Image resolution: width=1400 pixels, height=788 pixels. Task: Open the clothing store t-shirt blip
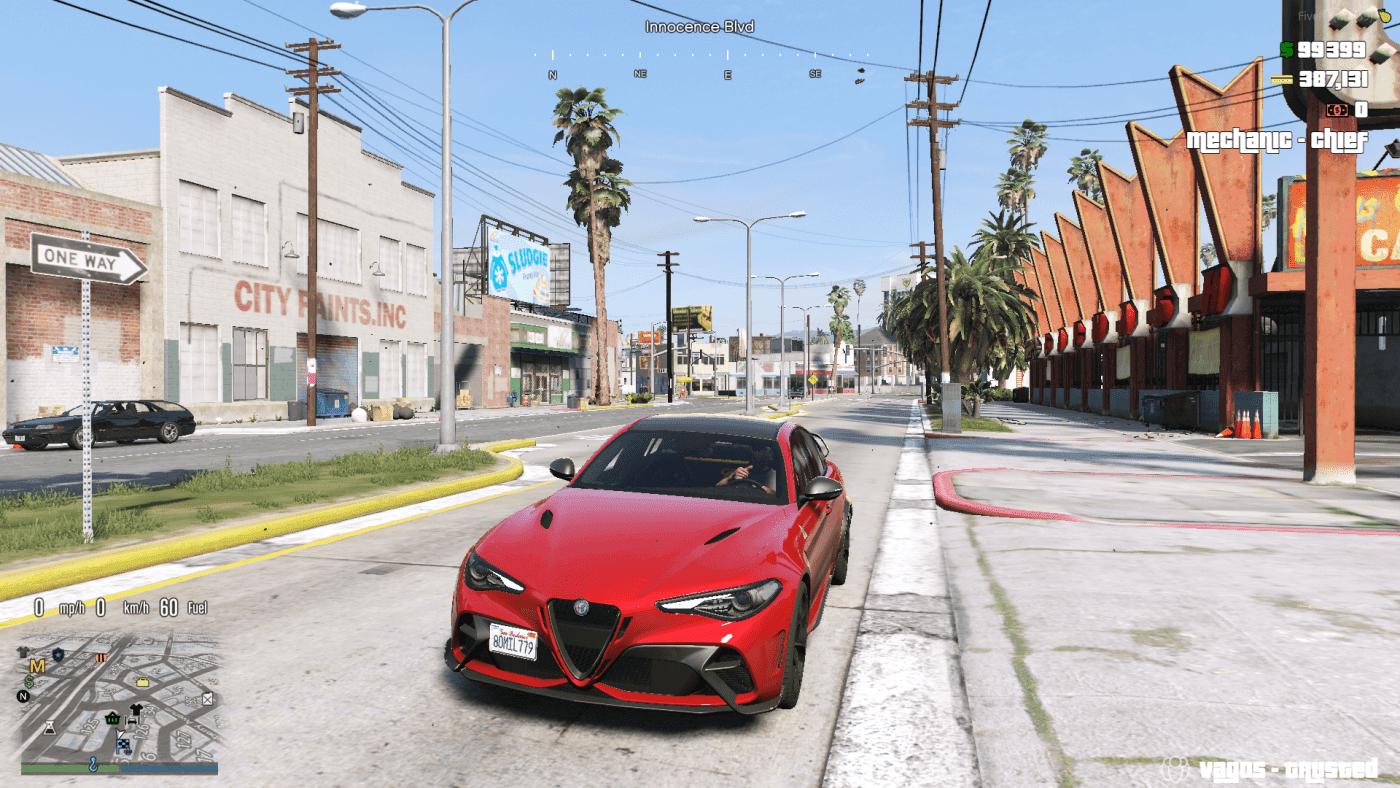tap(136, 708)
